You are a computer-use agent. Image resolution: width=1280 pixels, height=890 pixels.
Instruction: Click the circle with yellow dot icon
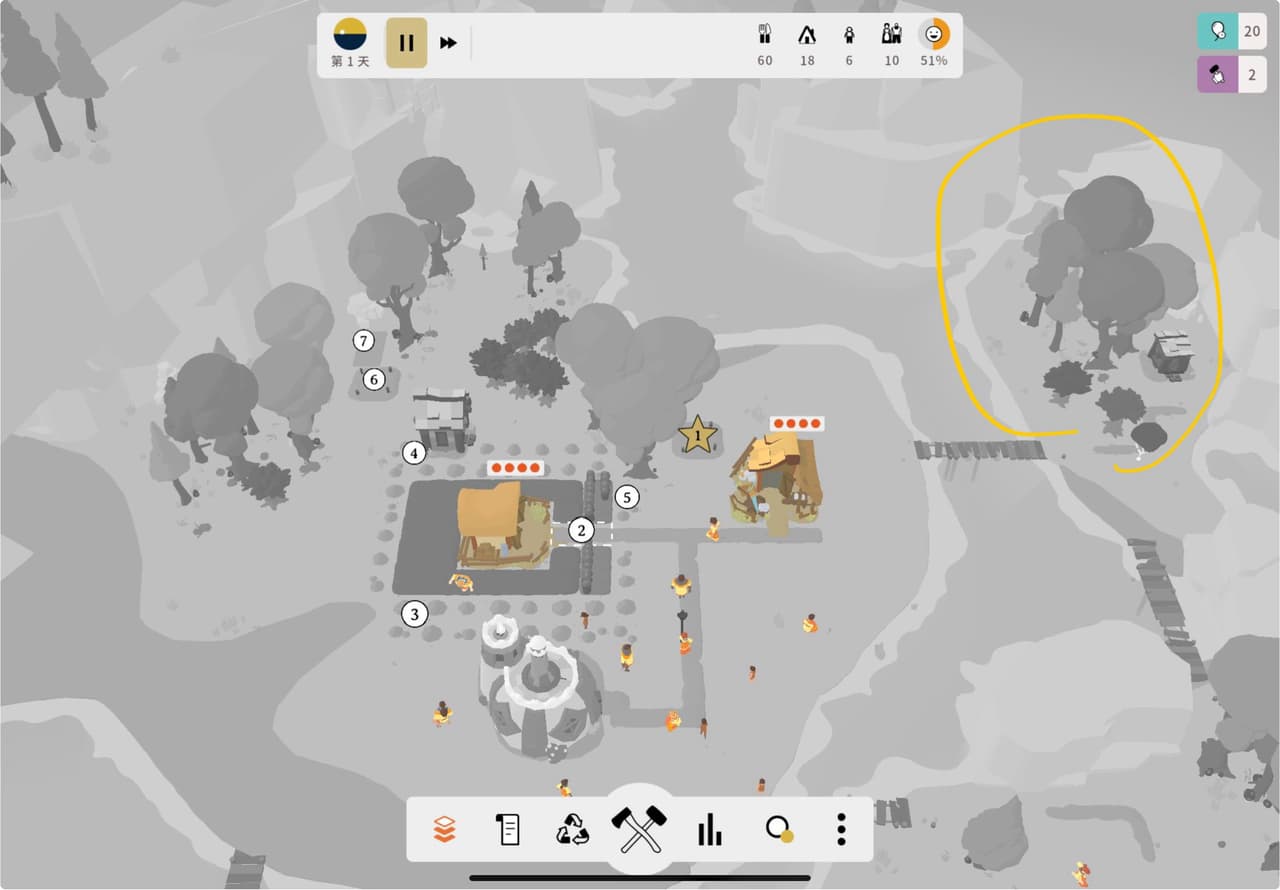coord(778,829)
